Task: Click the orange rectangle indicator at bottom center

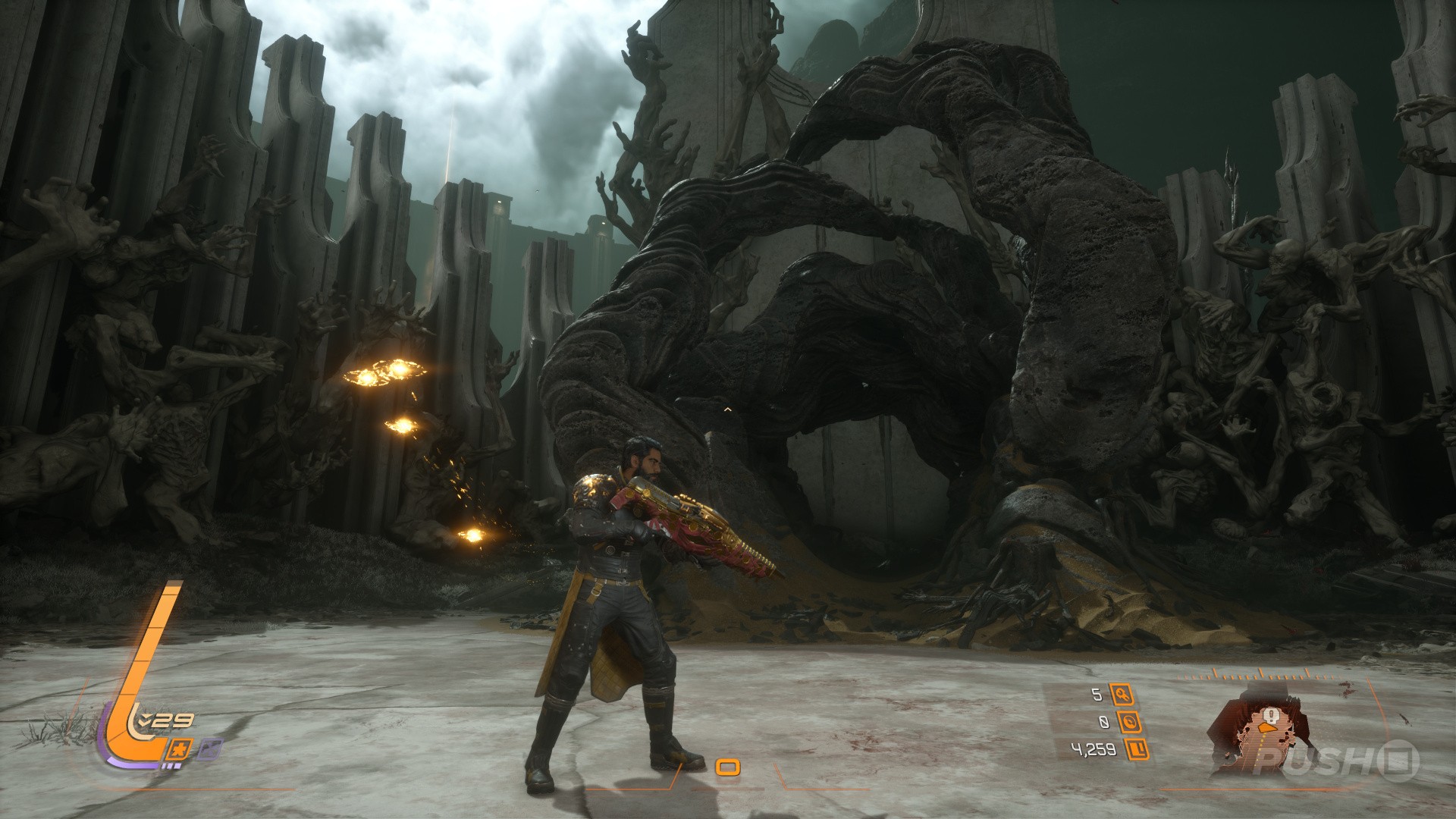Action: (728, 767)
